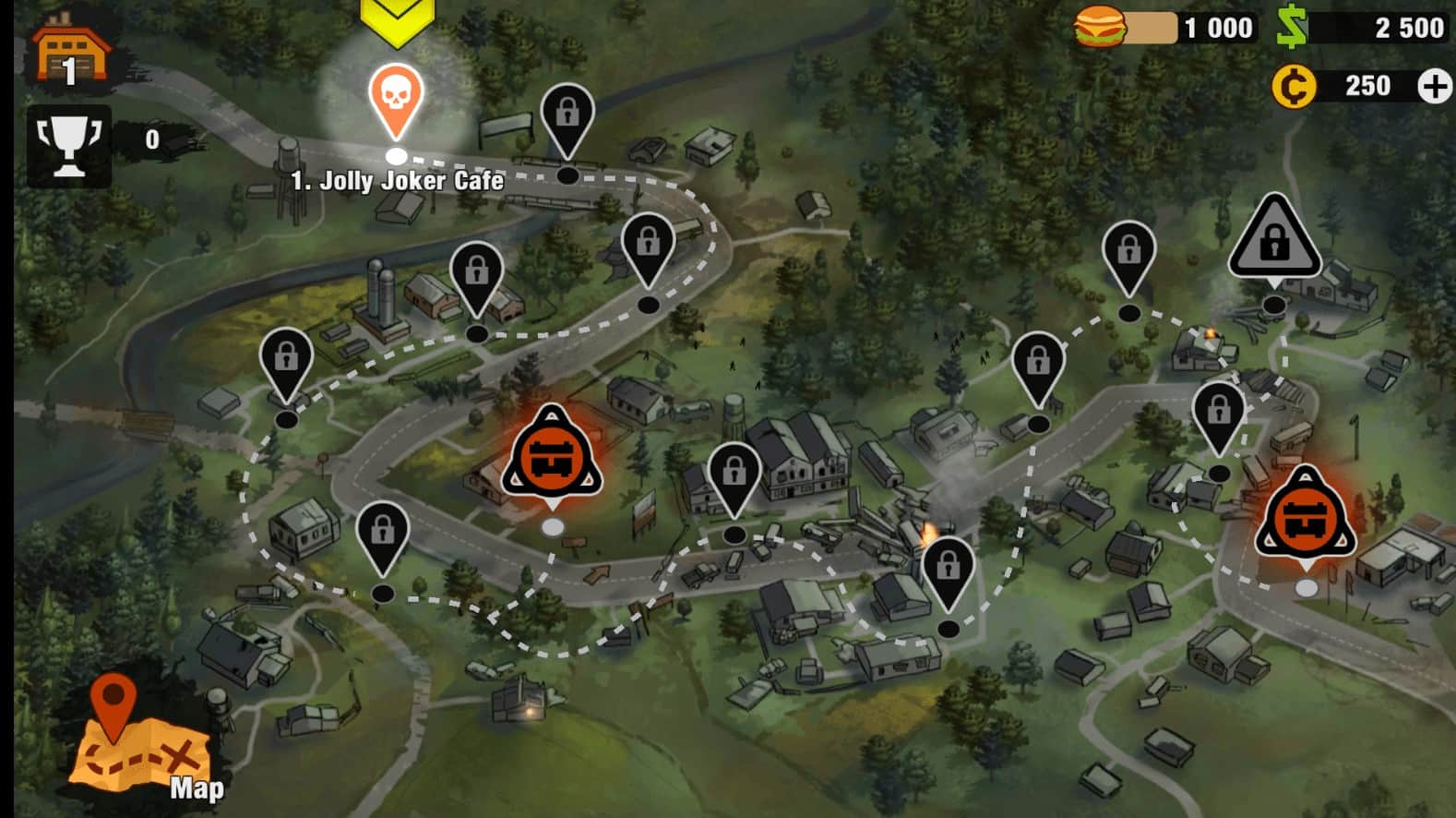
Task: Tap the burger food resource icon
Action: [x=1101, y=27]
